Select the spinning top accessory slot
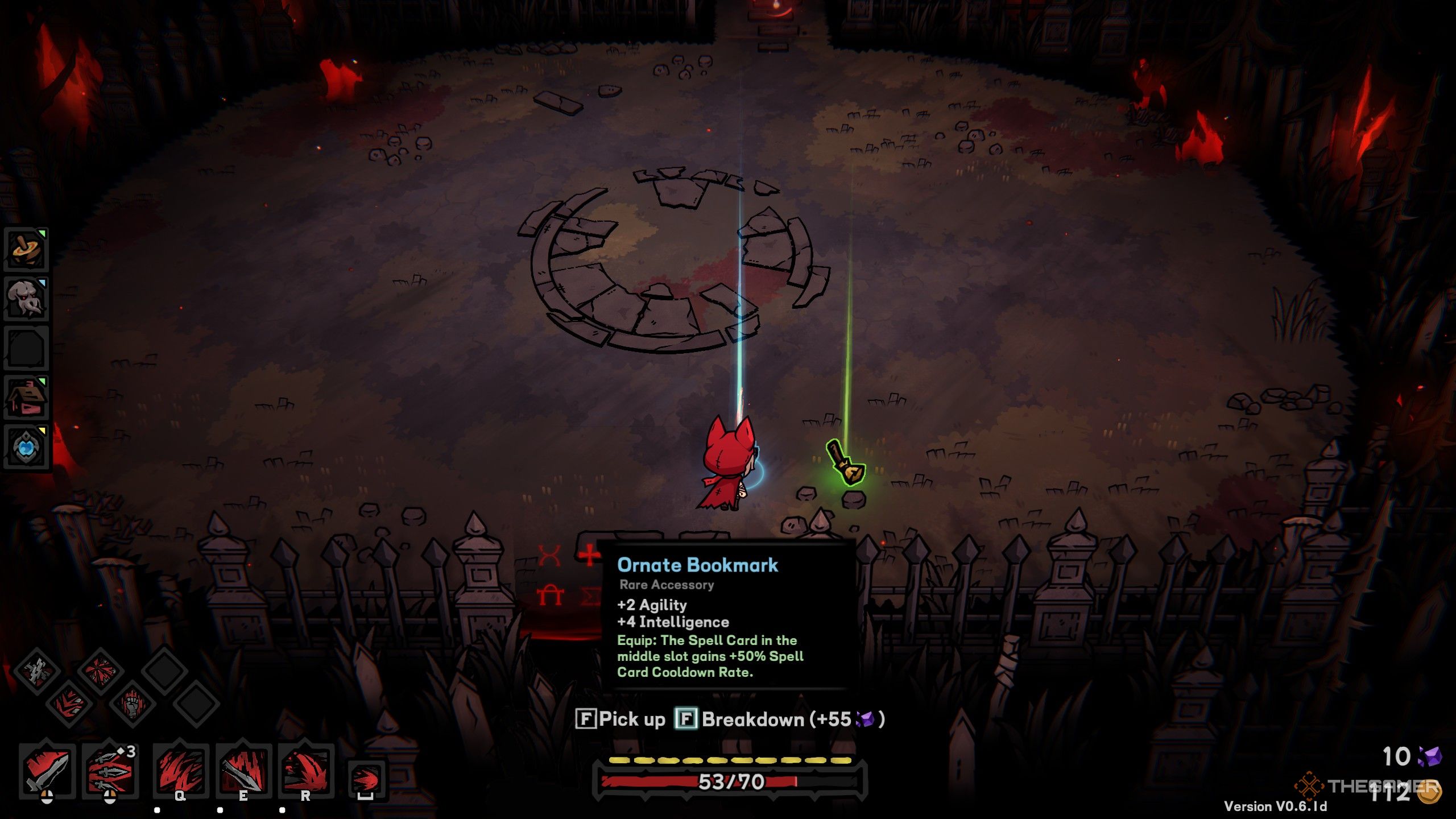The height and width of the screenshot is (819, 1456). tap(26, 249)
